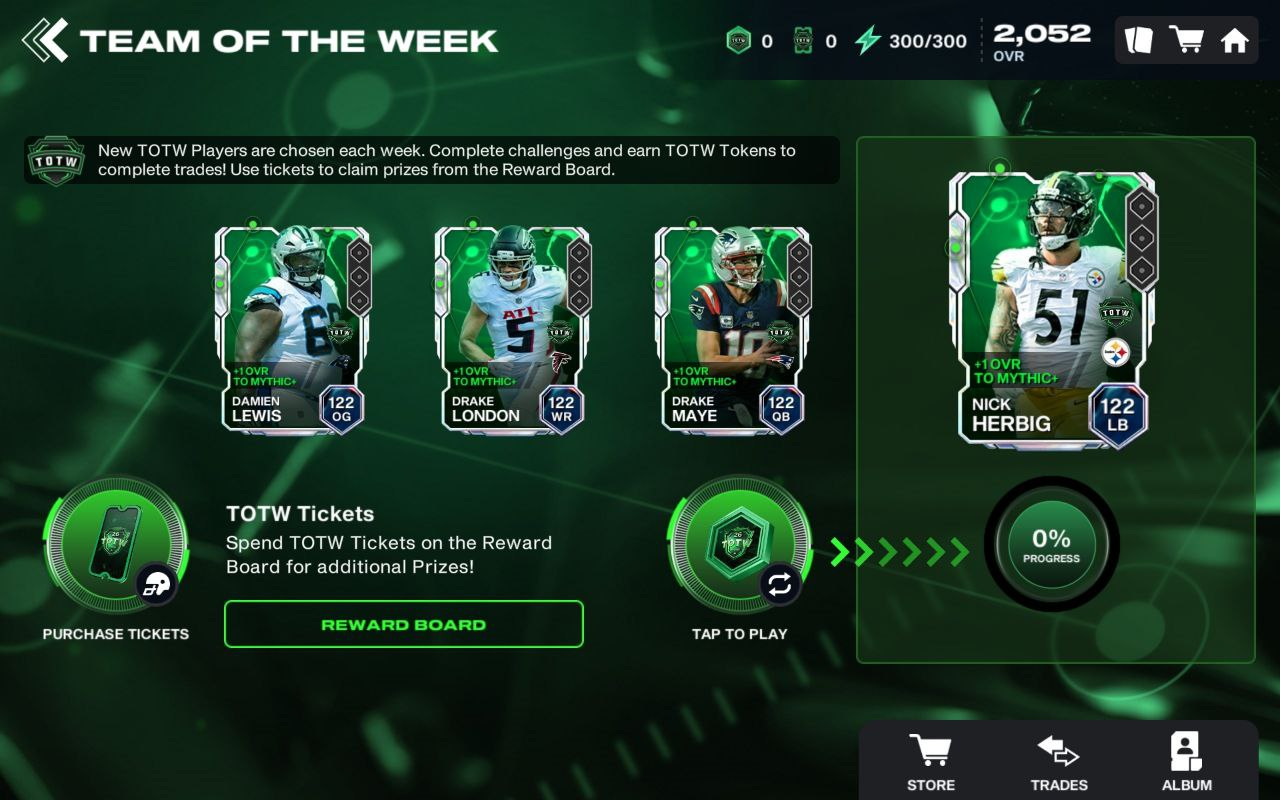Image resolution: width=1280 pixels, height=800 pixels.
Task: Check the 0% progress circle
Action: (1051, 545)
